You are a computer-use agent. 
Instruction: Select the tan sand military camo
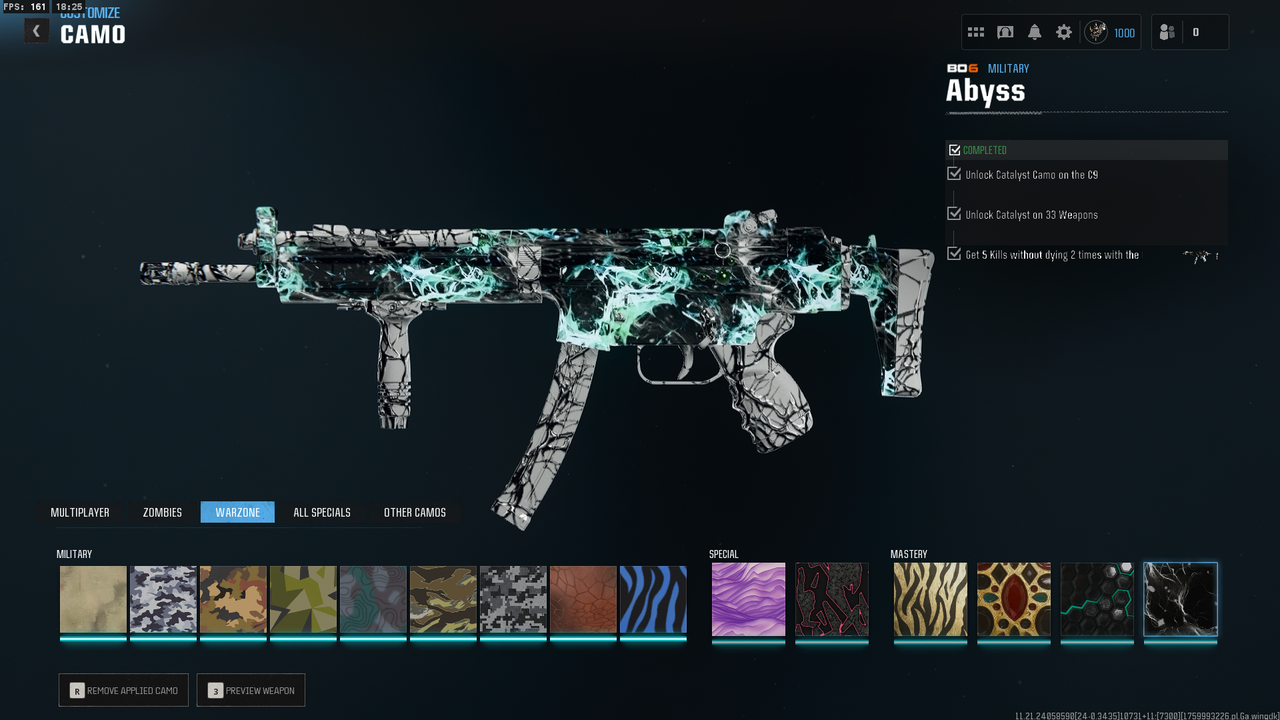pos(93,599)
